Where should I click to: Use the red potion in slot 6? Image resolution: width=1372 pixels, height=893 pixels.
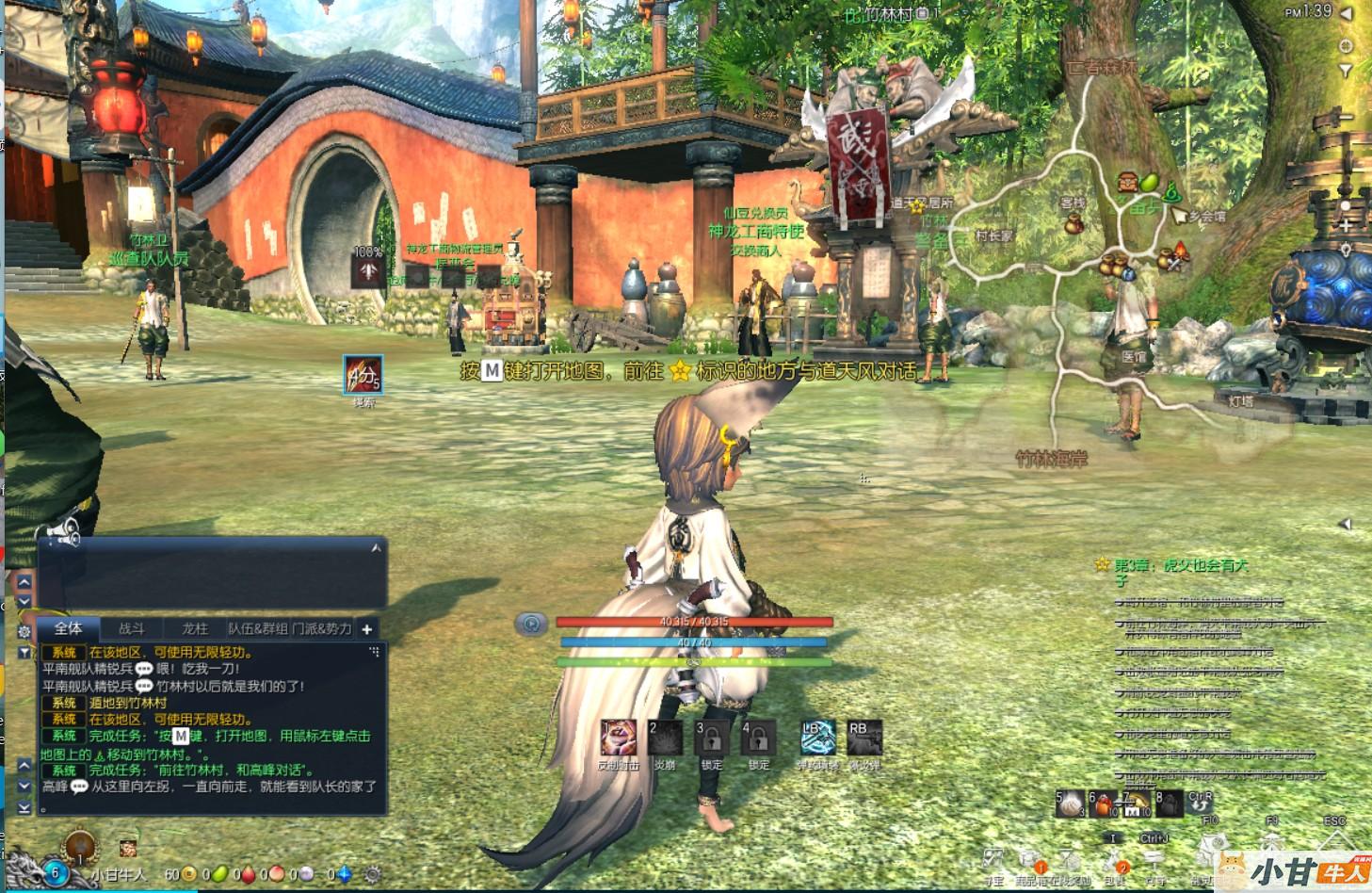point(1103,804)
